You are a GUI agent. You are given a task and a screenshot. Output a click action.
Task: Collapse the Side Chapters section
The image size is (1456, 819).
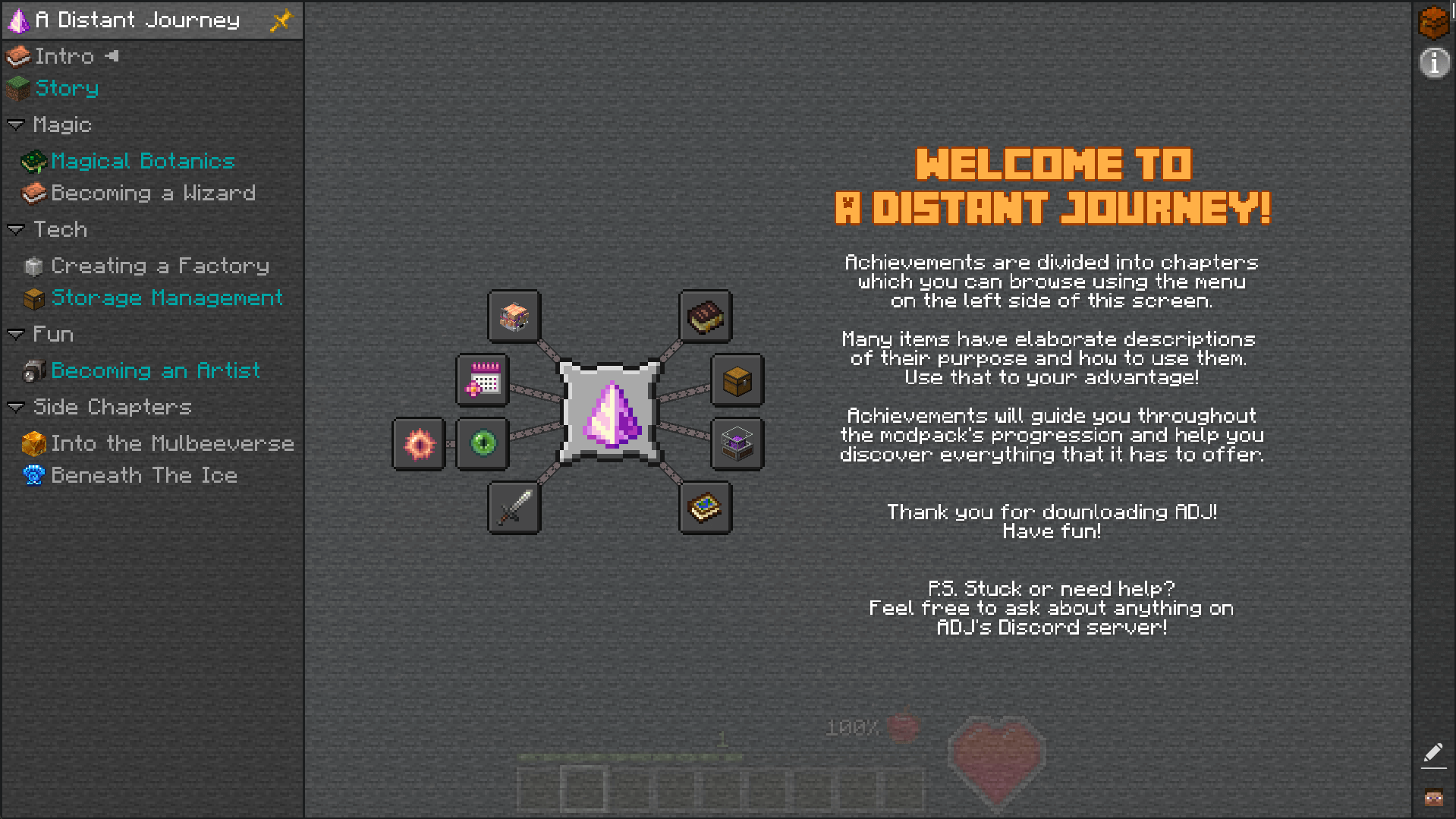point(17,407)
